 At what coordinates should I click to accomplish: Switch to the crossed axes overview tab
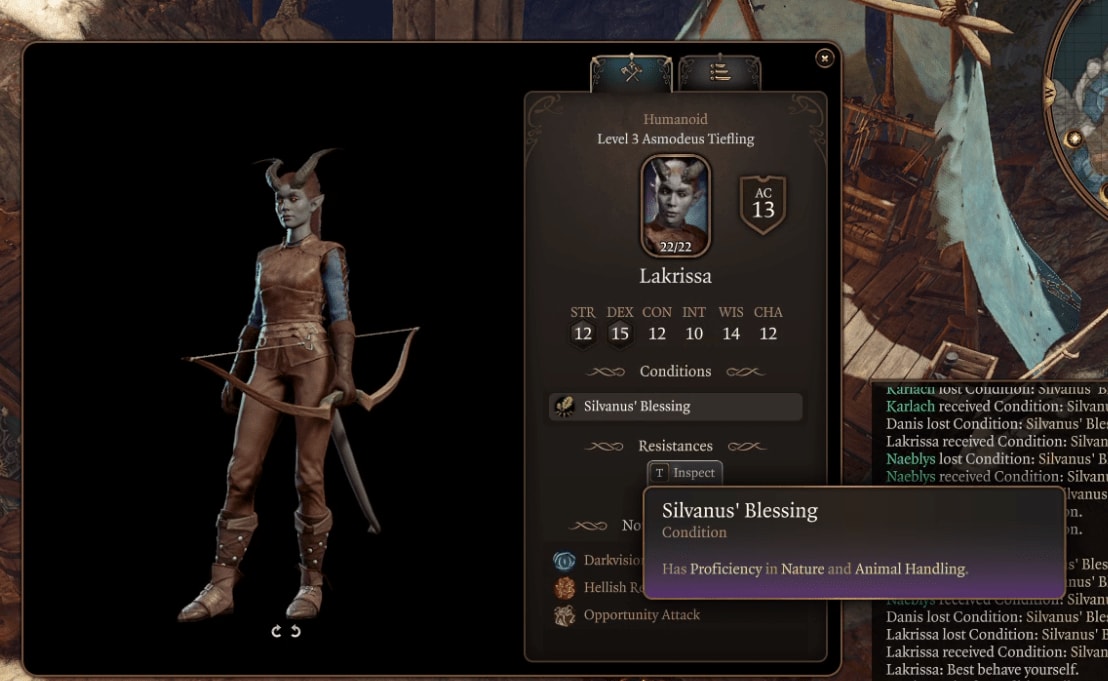(630, 73)
